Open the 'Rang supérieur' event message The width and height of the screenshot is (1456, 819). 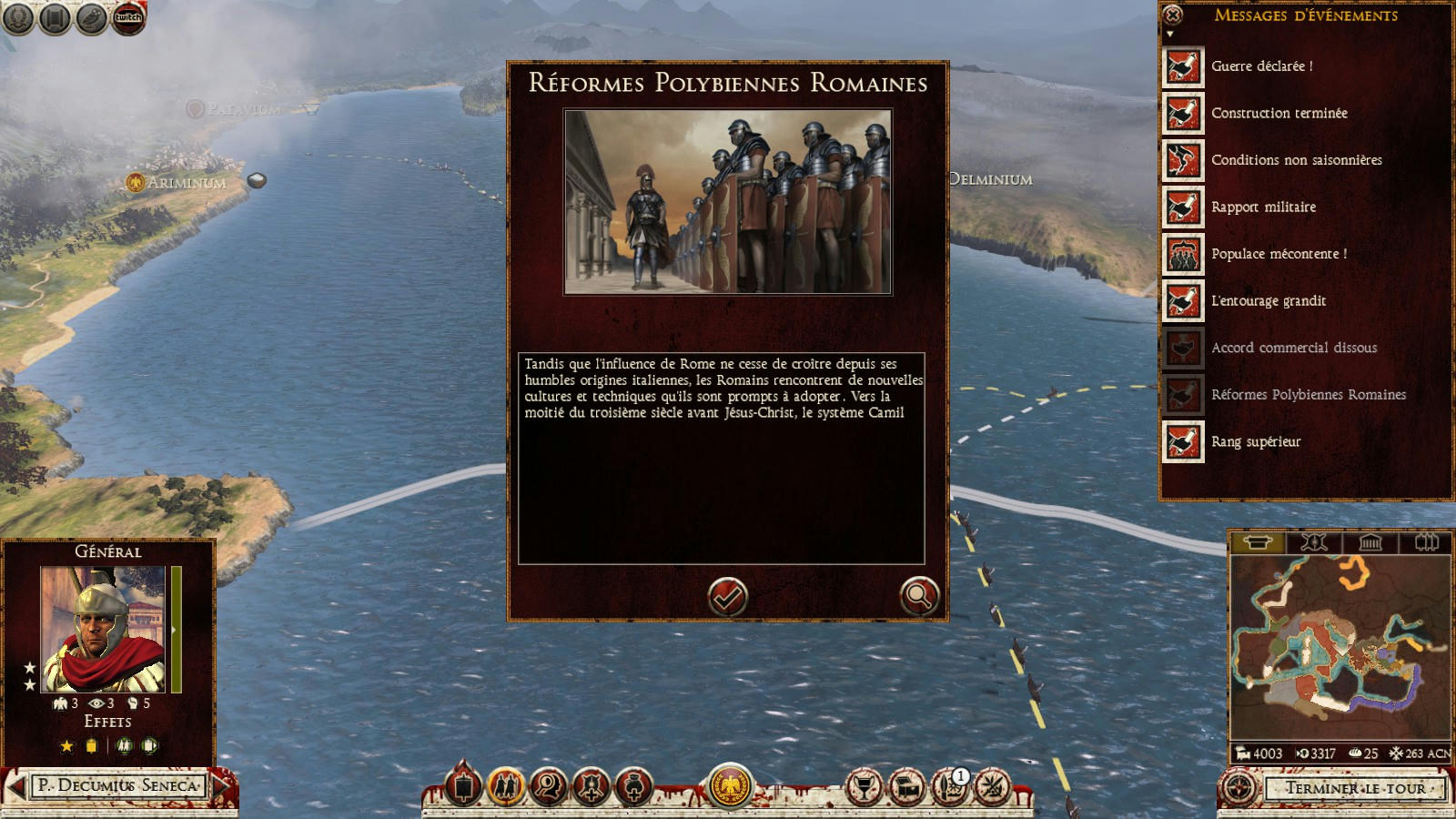[1256, 442]
